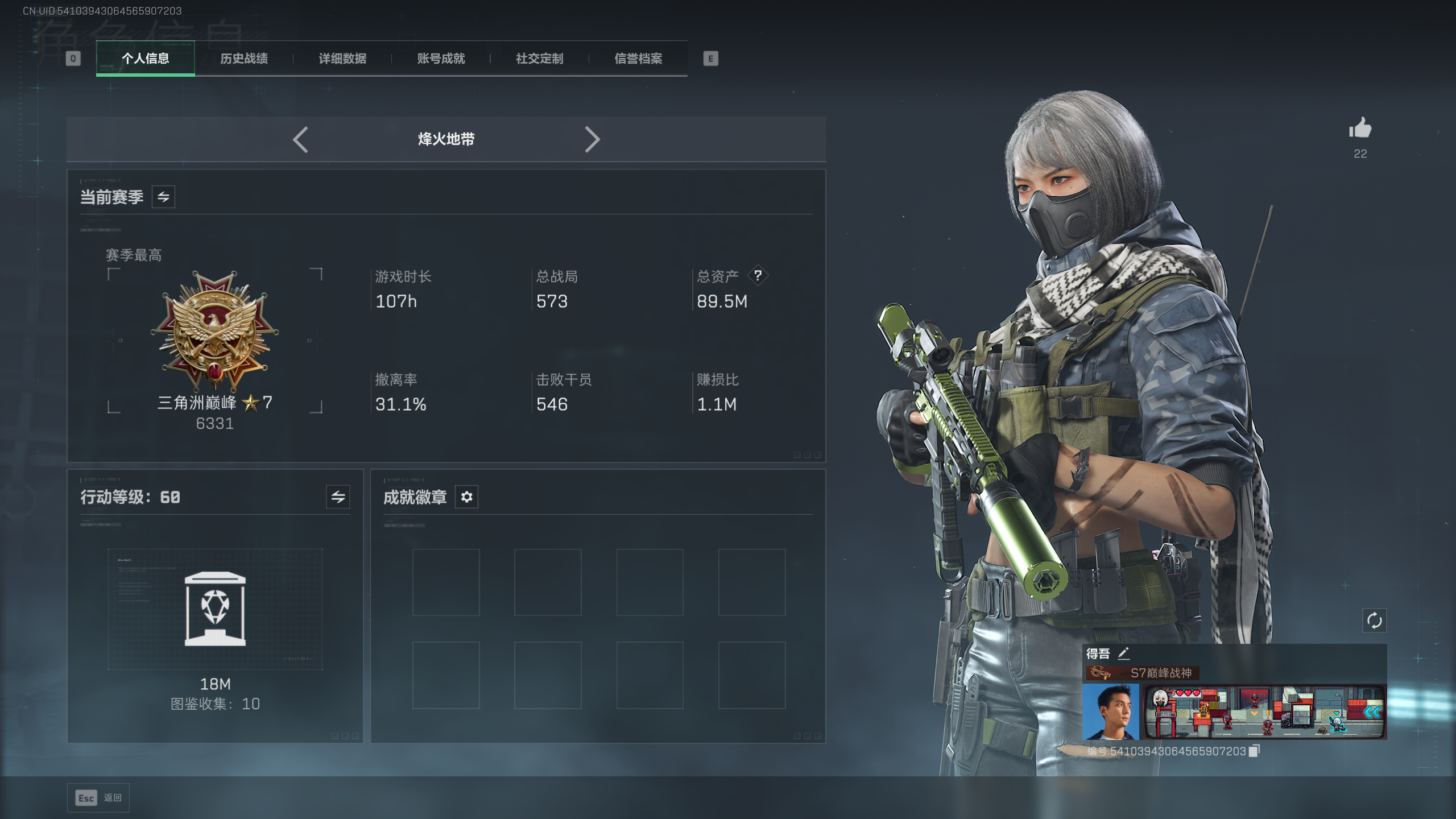1456x819 pixels.
Task: Open the 成就徽章 gear settings
Action: point(466,497)
